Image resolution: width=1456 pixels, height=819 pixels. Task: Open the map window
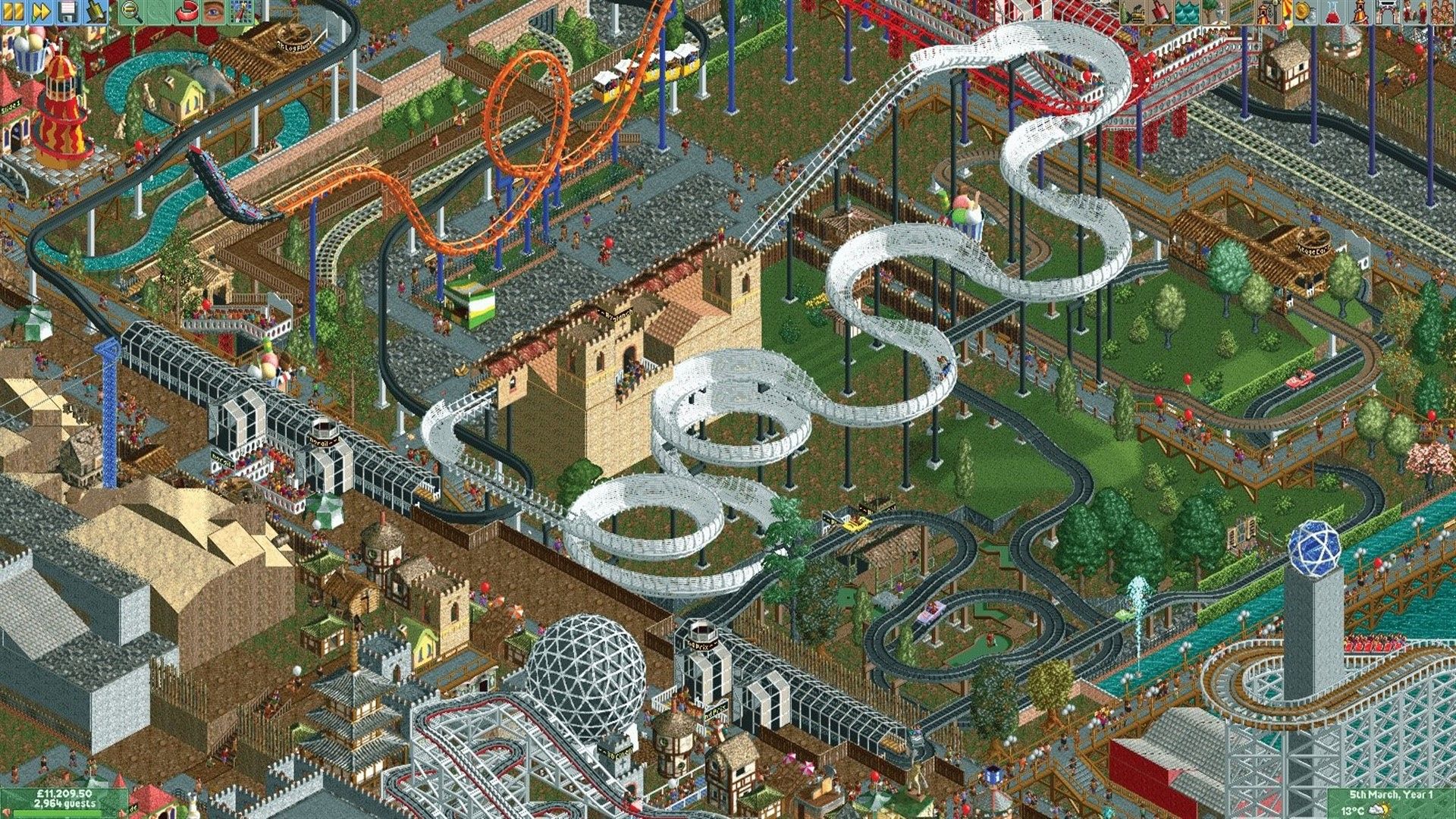[240, 11]
